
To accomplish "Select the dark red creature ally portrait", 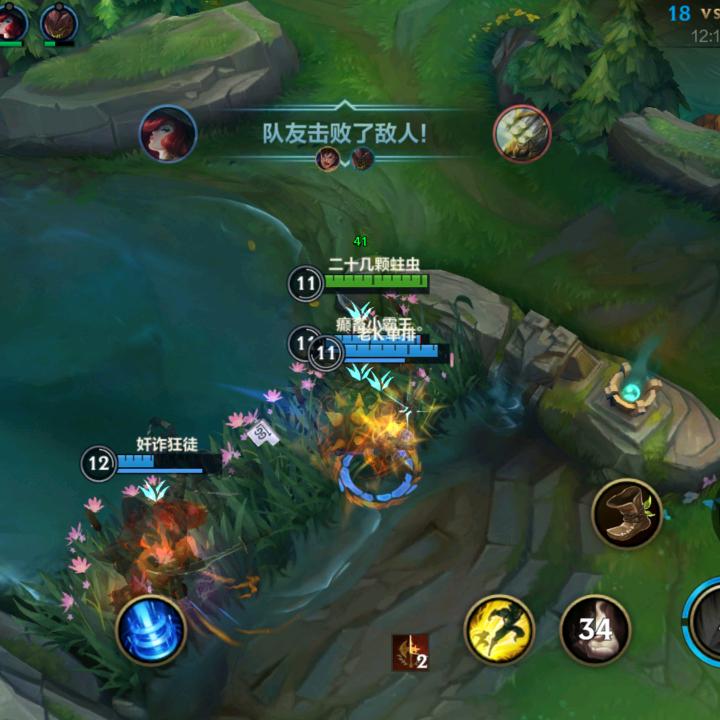I will coord(59,22).
